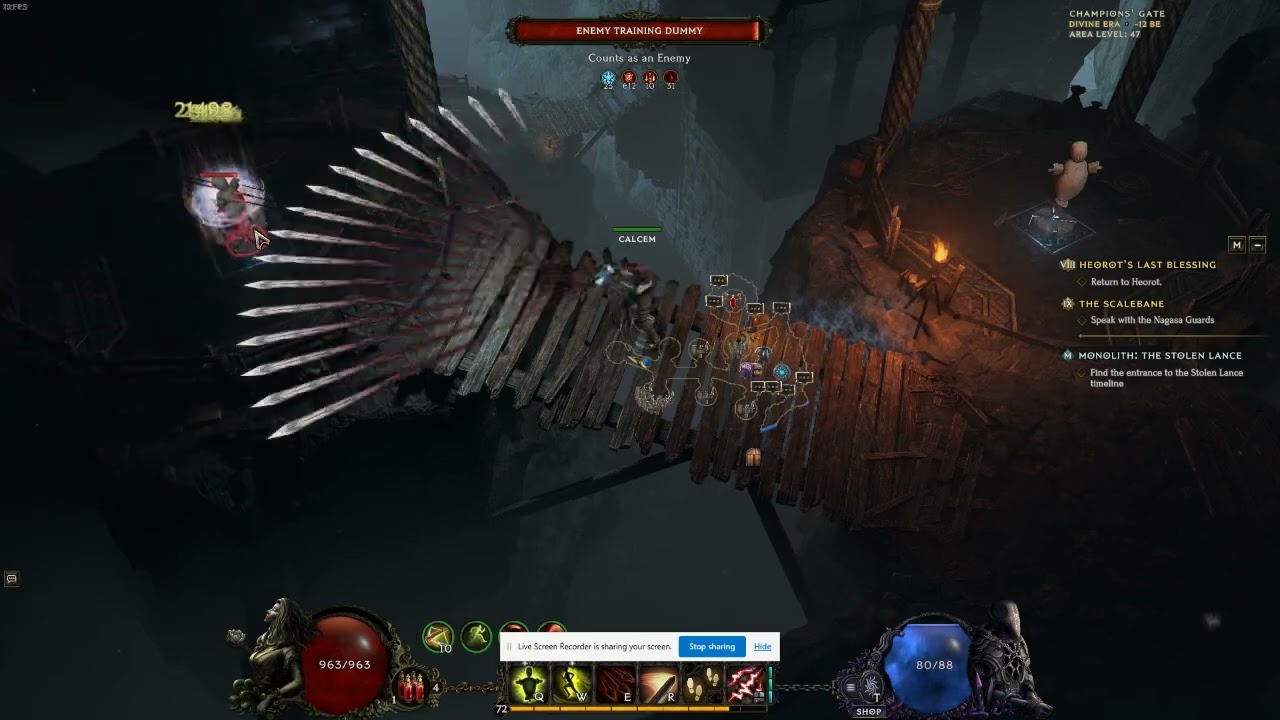
Task: Click the green running-man buff icon
Action: coord(476,634)
